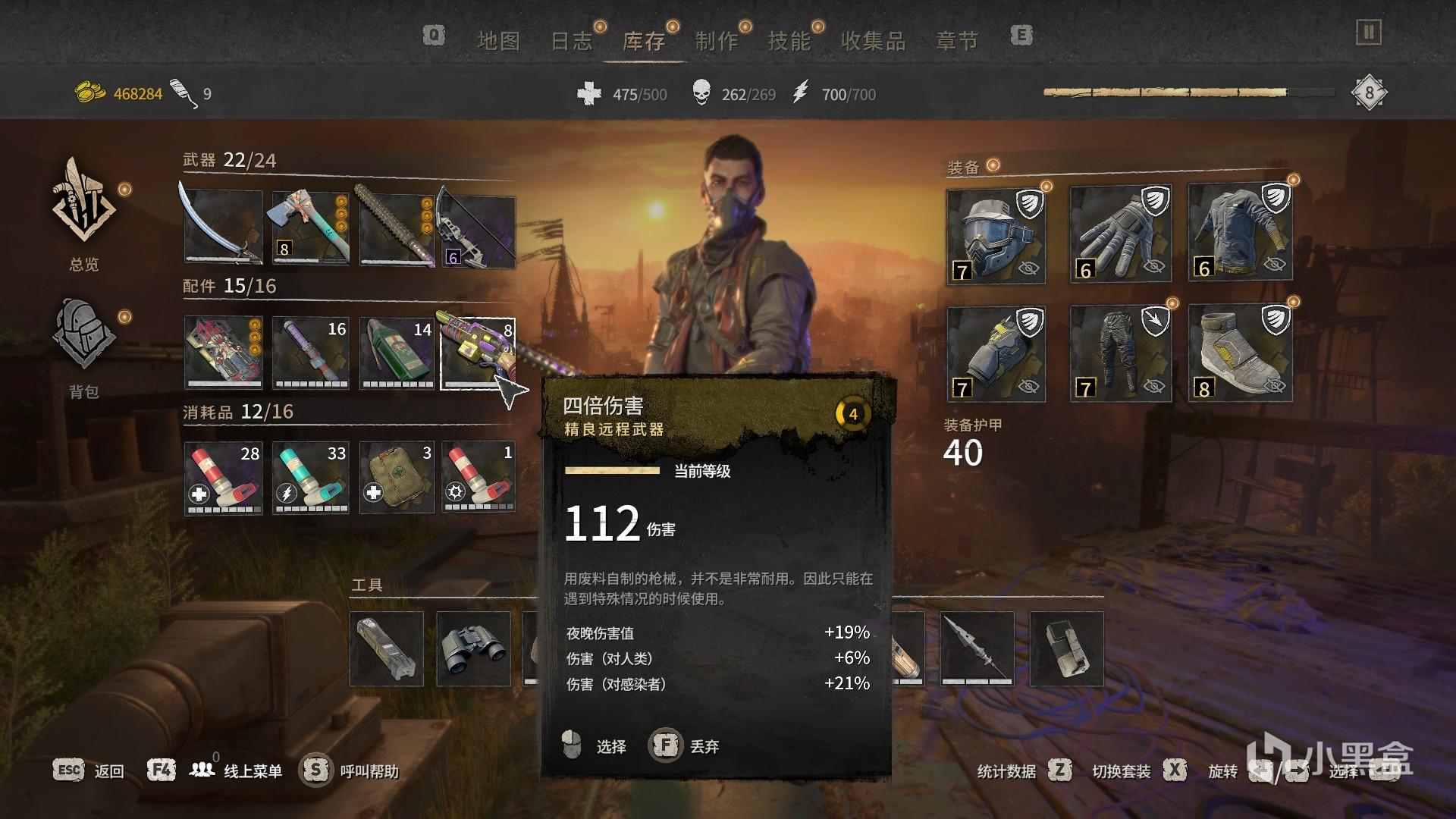This screenshot has width=1456, height=819.
Task: Choose the gloves equipment slot
Action: coord(1120,234)
